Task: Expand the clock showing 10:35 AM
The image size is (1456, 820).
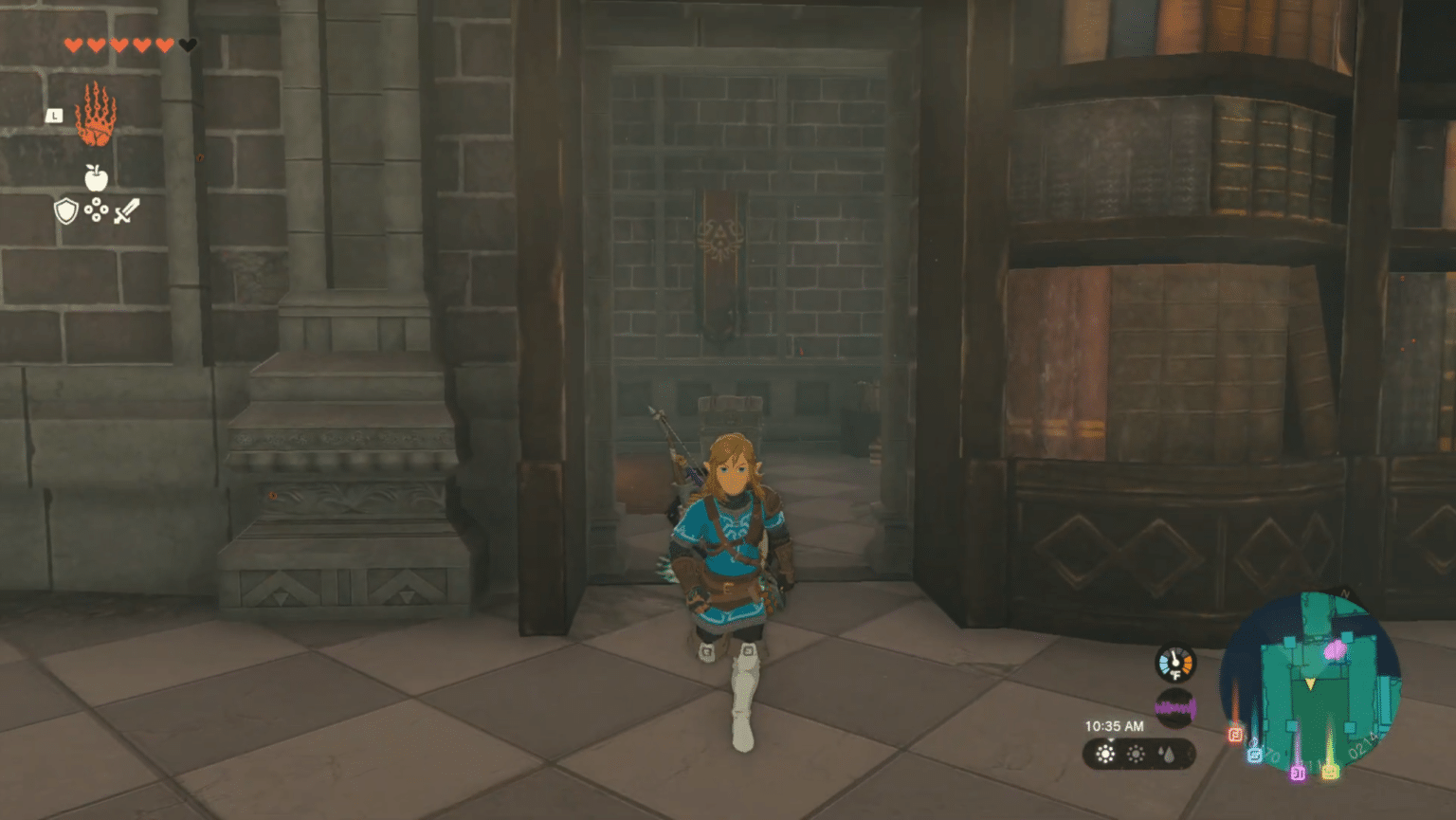Action: 1116,726
